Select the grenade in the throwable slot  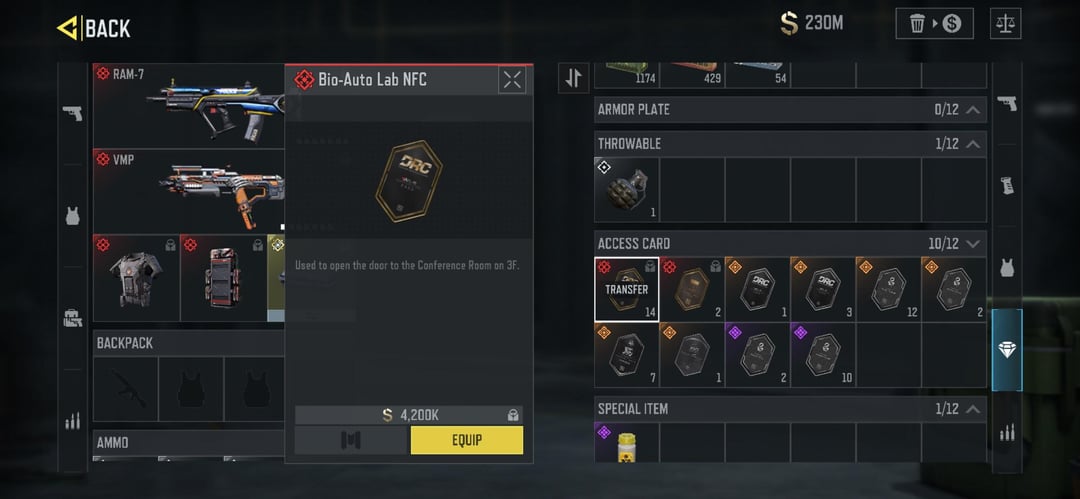[626, 190]
